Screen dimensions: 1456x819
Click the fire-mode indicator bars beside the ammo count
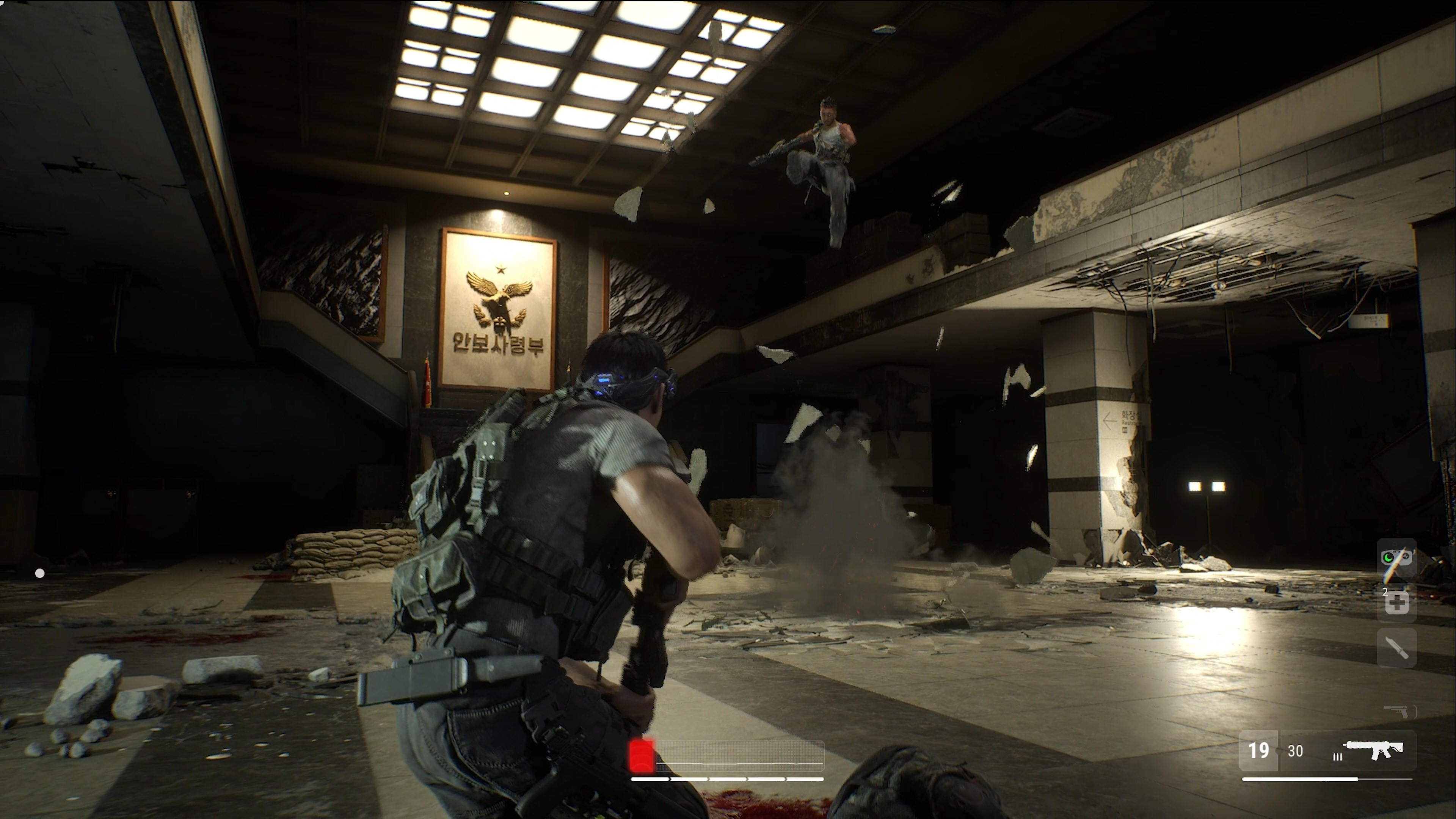1338,758
